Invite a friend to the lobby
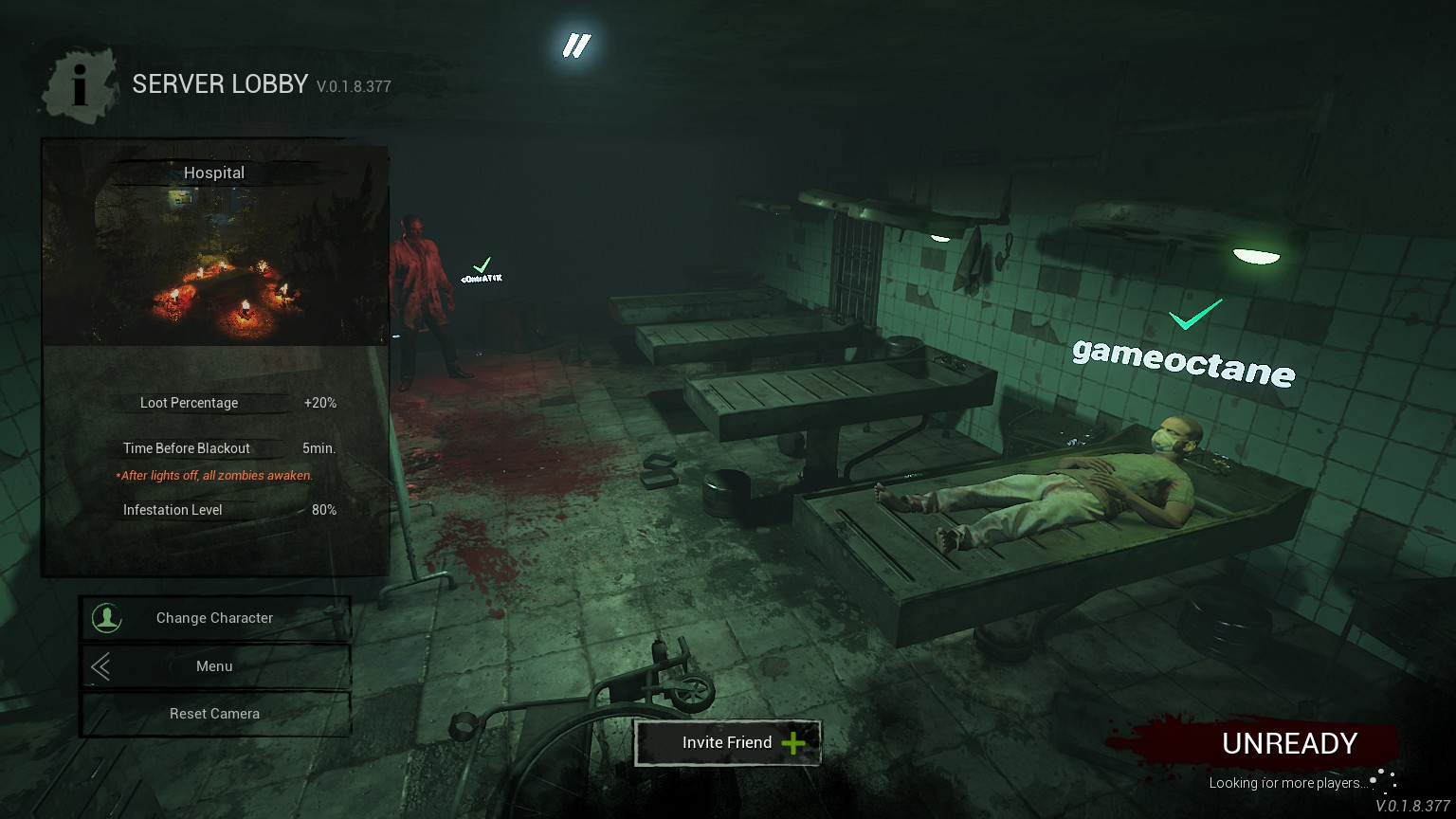The width and height of the screenshot is (1456, 819). 727,742
